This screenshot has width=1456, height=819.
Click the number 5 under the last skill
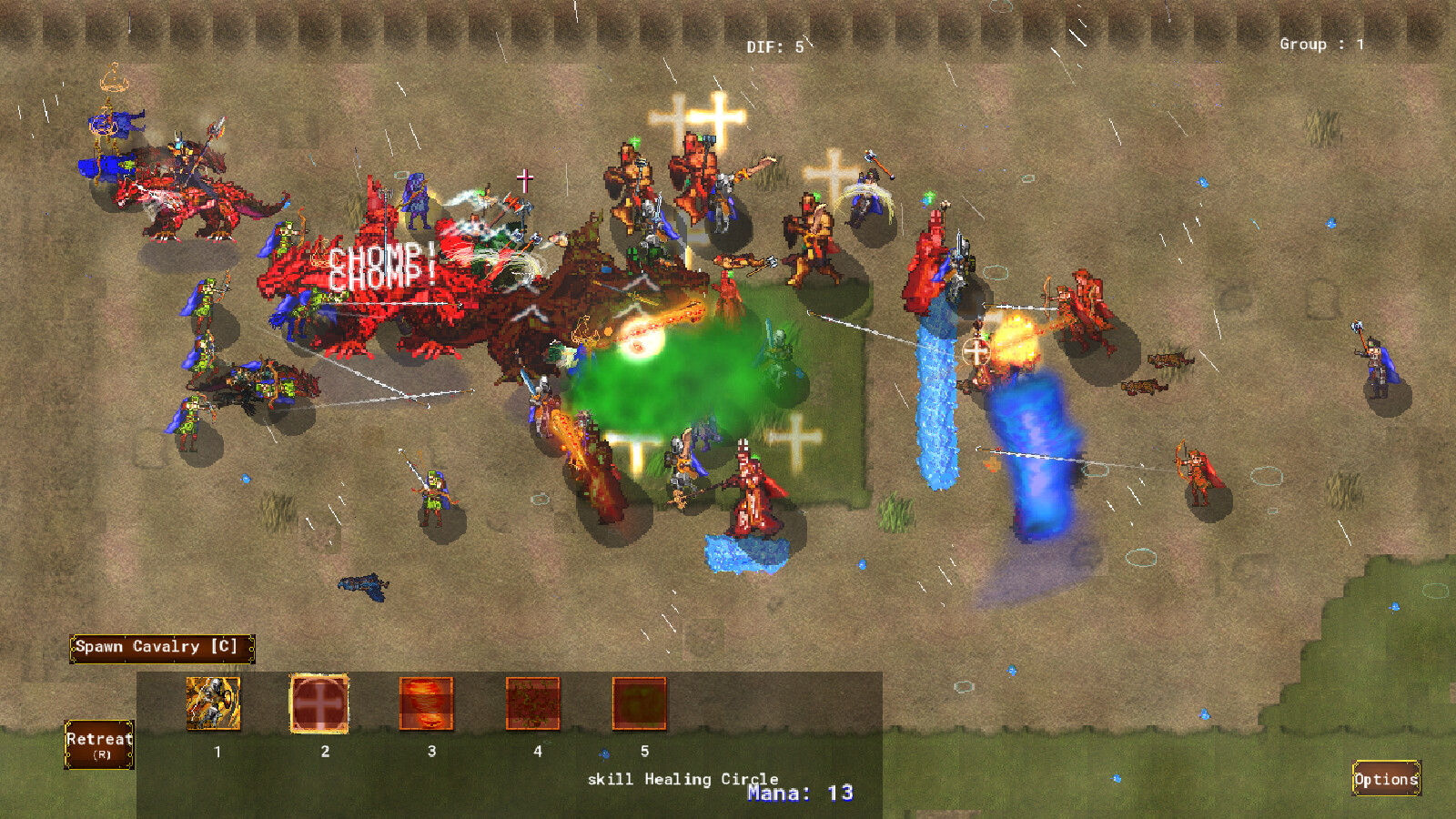point(644,752)
